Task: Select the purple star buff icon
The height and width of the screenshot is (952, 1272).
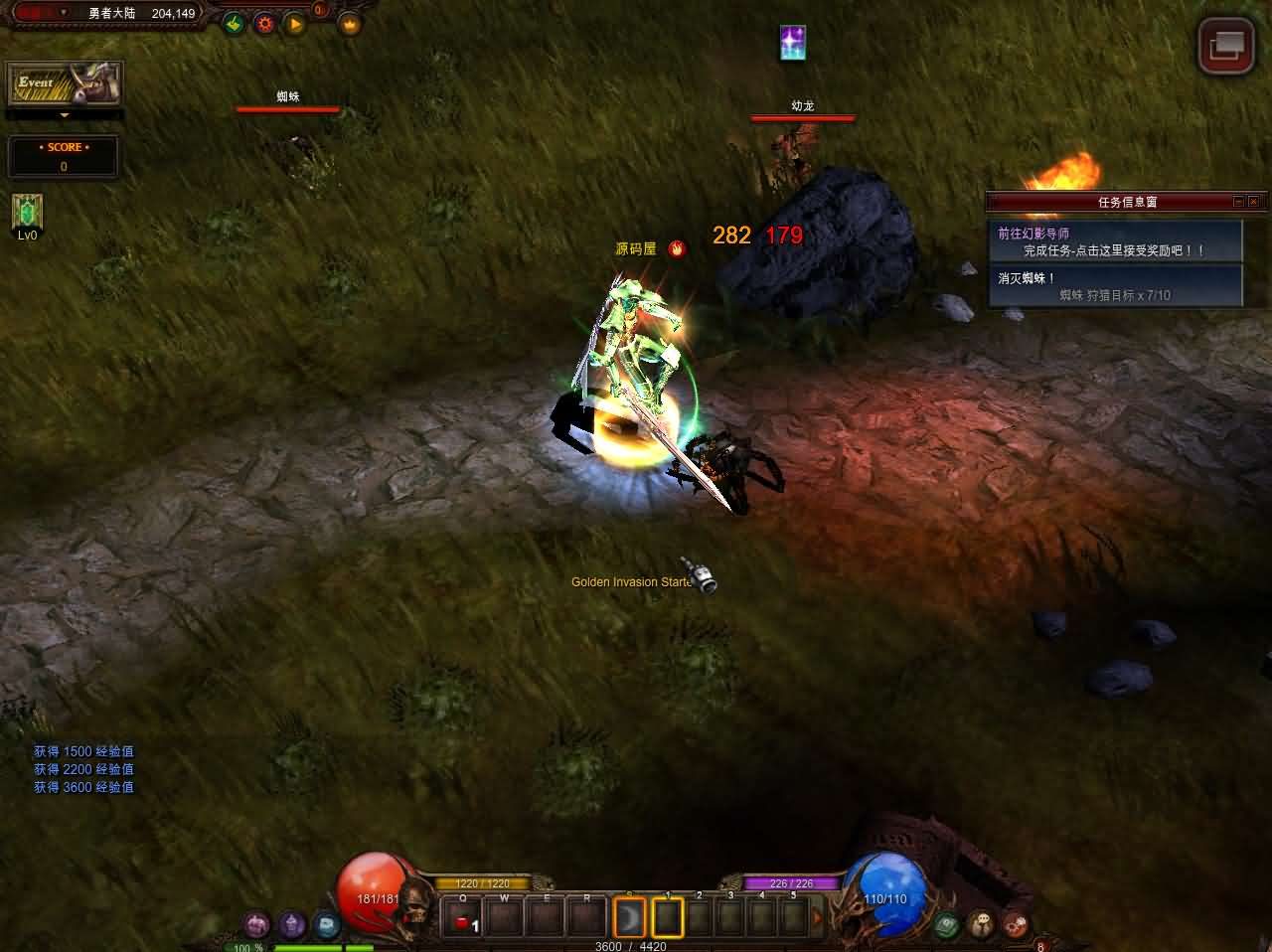Action: [x=792, y=43]
